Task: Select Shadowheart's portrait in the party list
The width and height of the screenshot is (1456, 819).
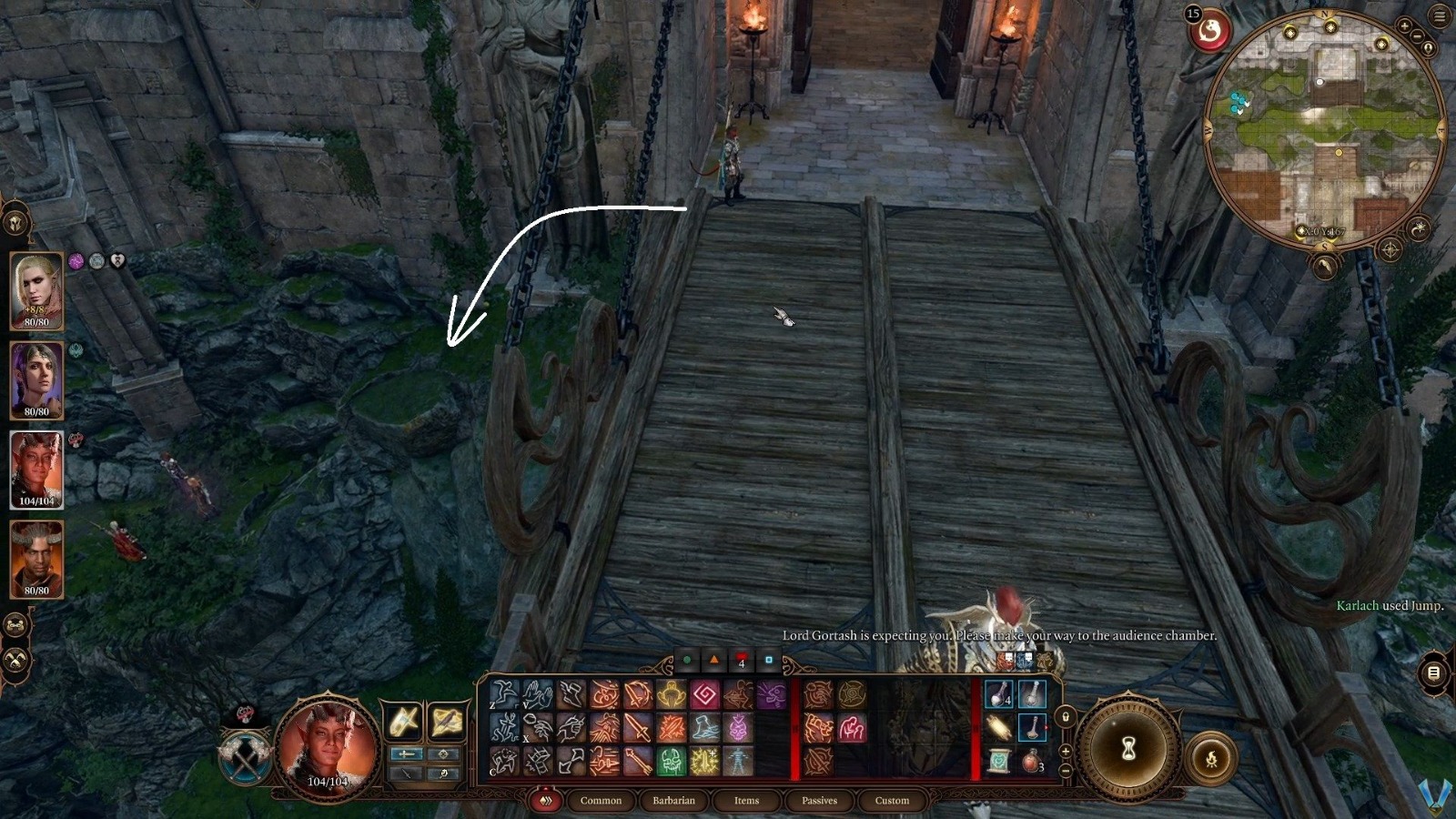Action: (38, 378)
